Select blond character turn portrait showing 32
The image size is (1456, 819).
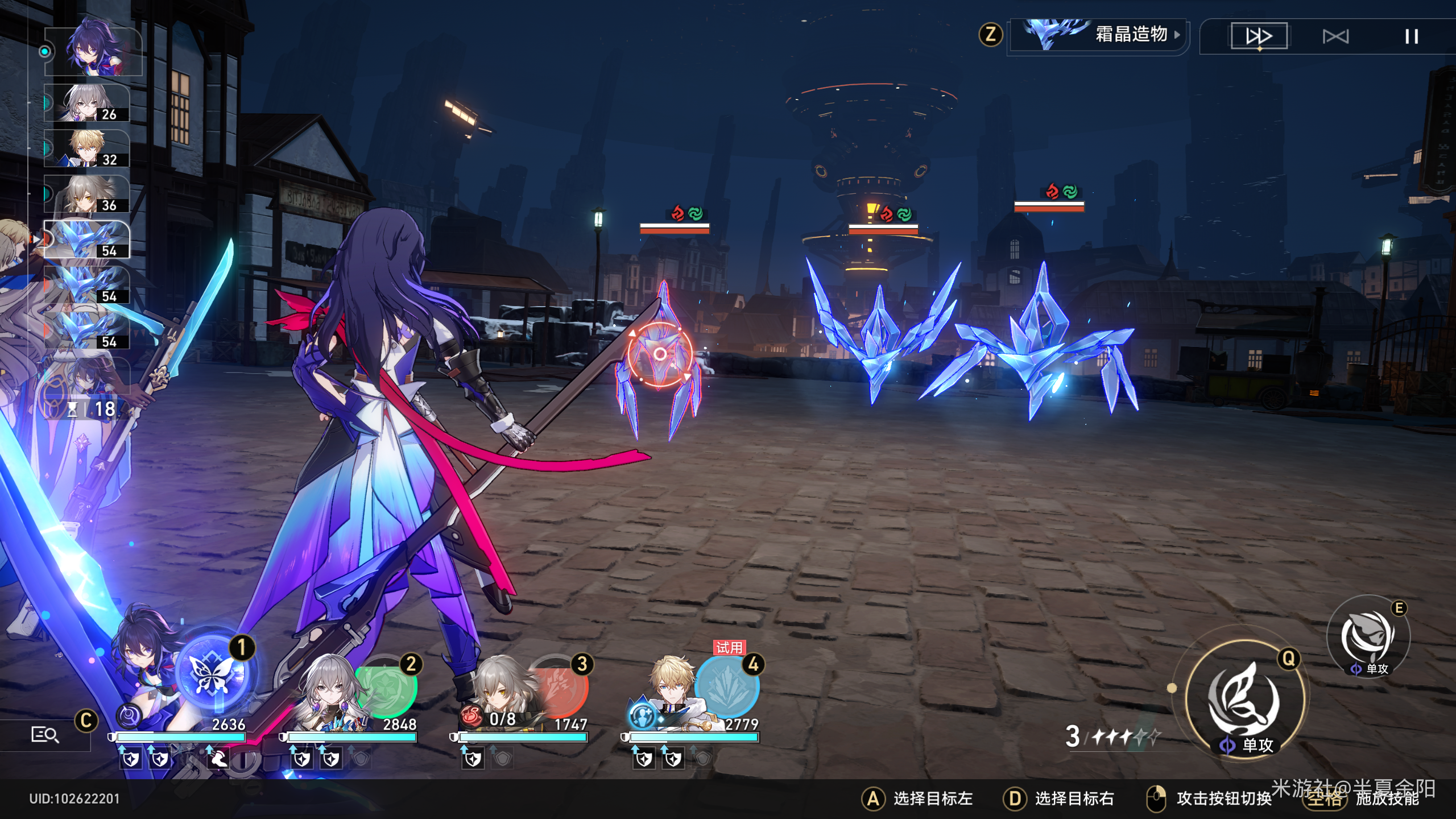[87, 148]
